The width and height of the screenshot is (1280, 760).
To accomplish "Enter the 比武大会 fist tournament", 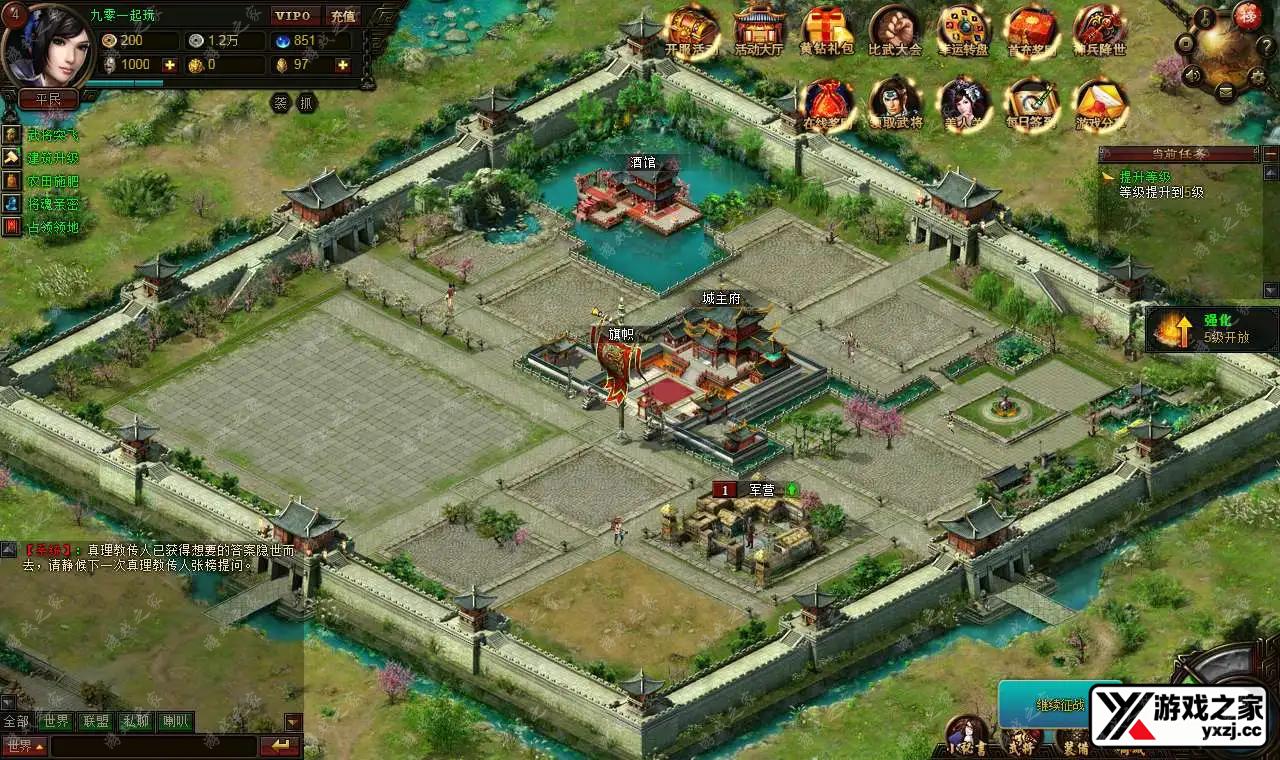I will click(894, 30).
